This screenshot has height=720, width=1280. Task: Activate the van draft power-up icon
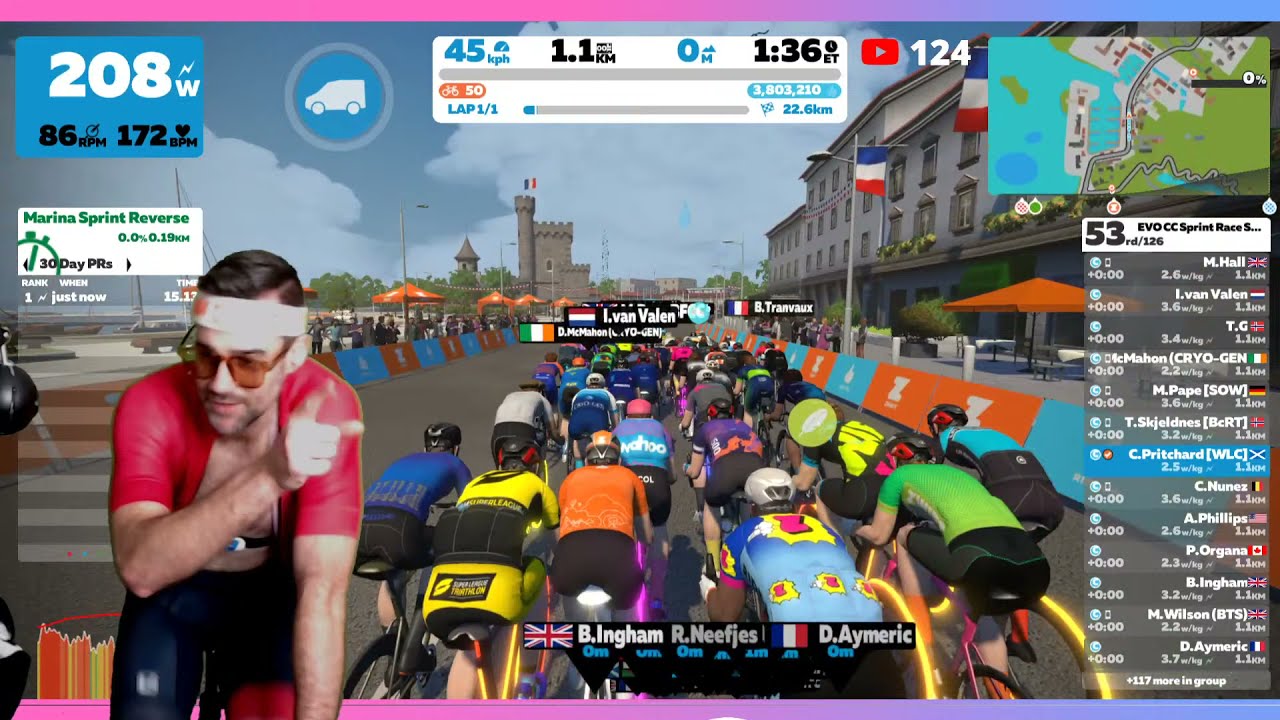coord(339,97)
